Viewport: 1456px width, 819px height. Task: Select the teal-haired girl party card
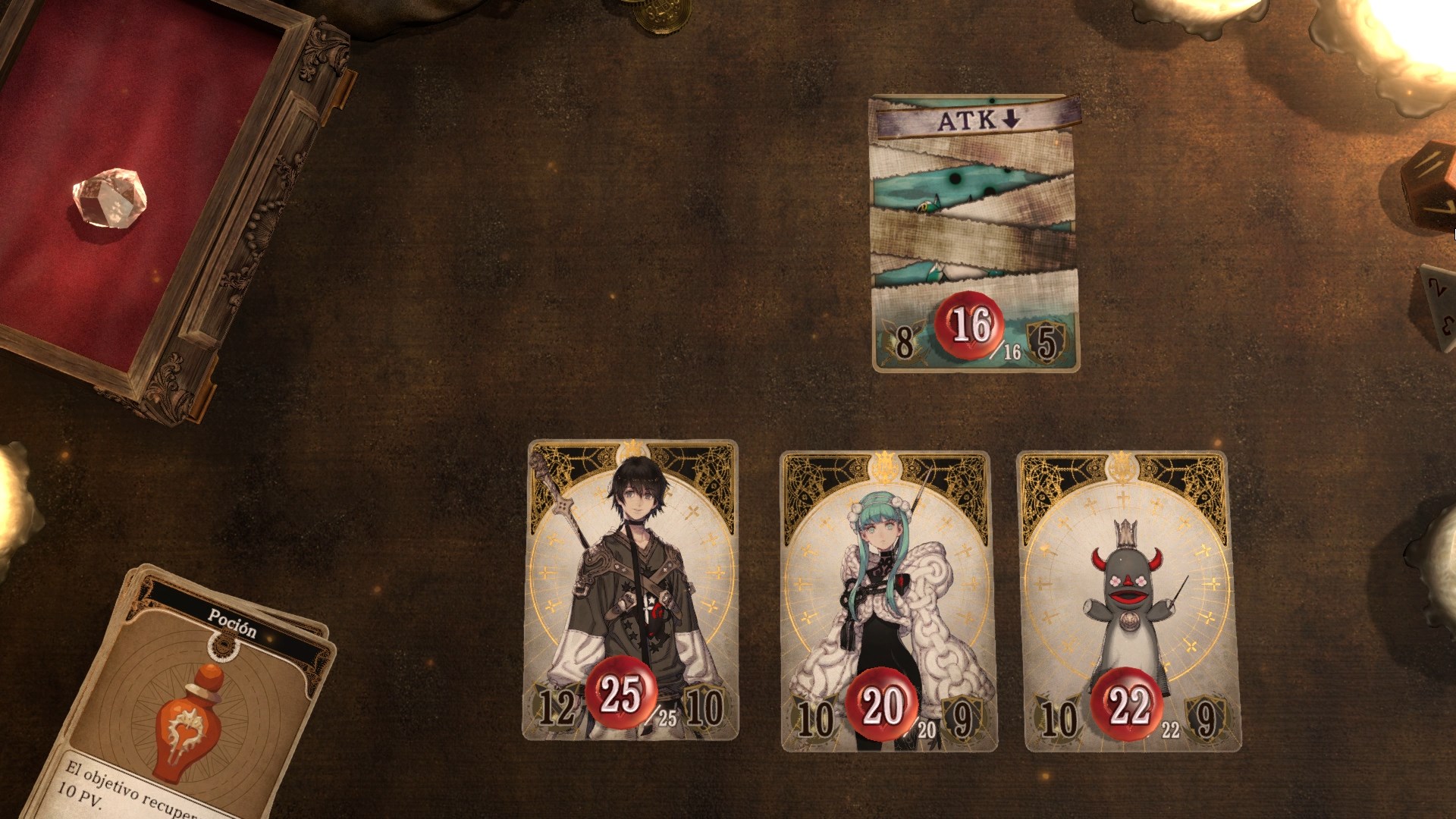[886, 600]
